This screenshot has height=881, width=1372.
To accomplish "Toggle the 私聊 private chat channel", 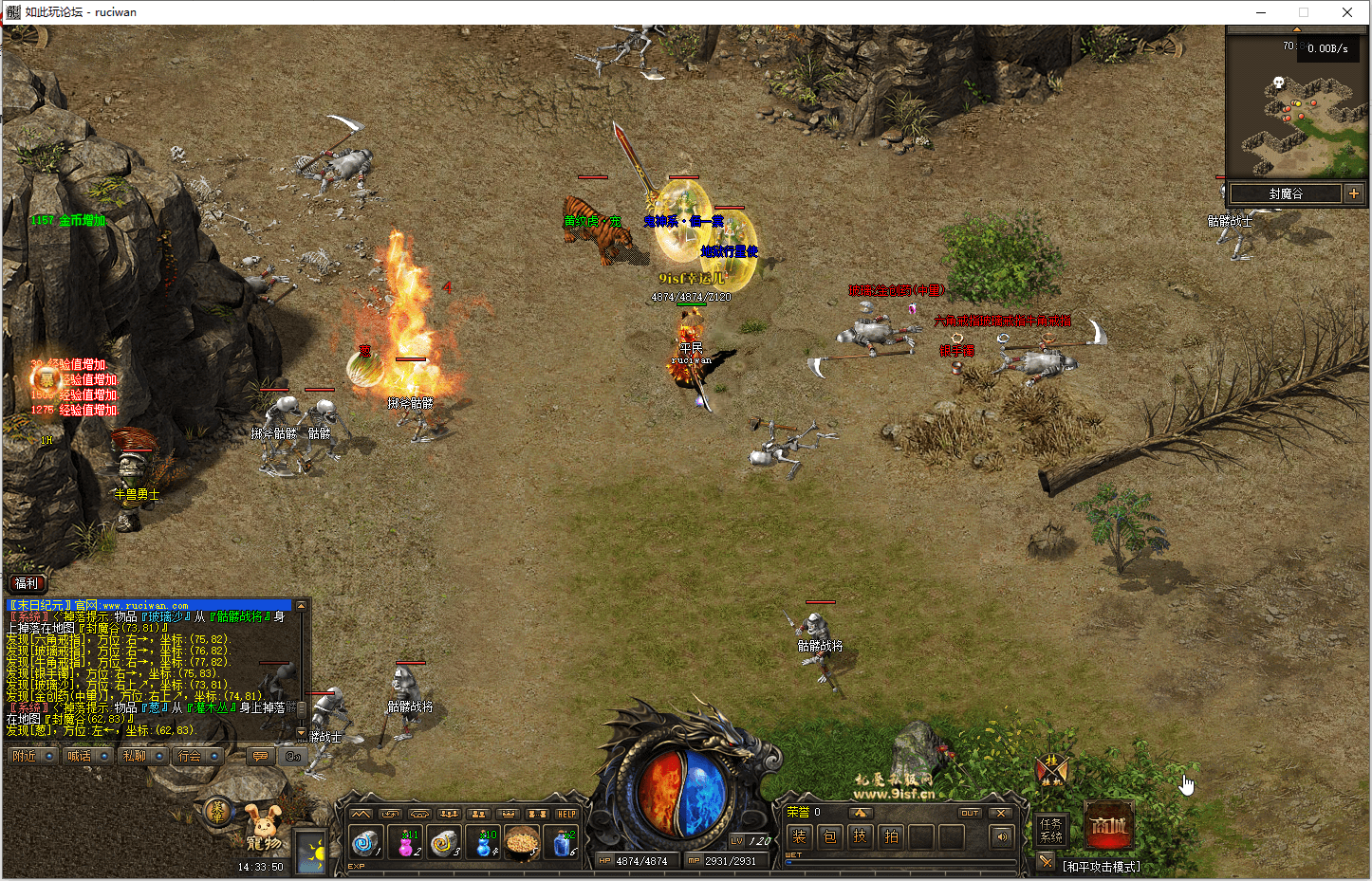I will [x=134, y=756].
